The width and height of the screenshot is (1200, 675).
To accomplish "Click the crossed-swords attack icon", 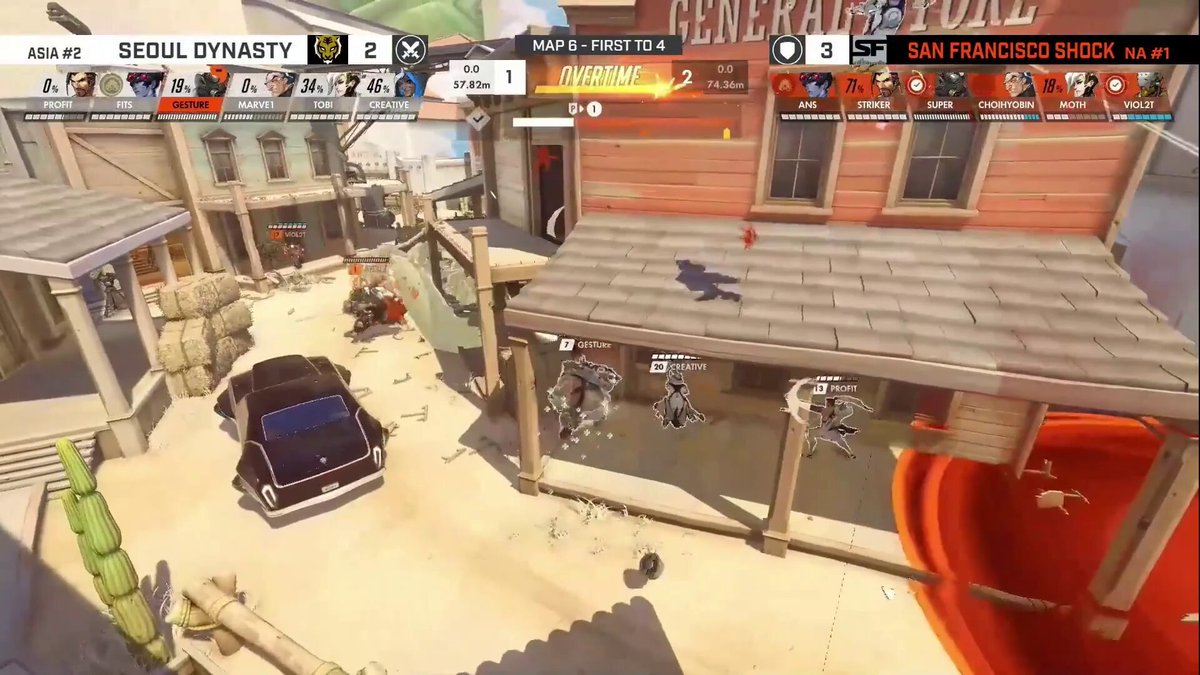I will click(410, 50).
